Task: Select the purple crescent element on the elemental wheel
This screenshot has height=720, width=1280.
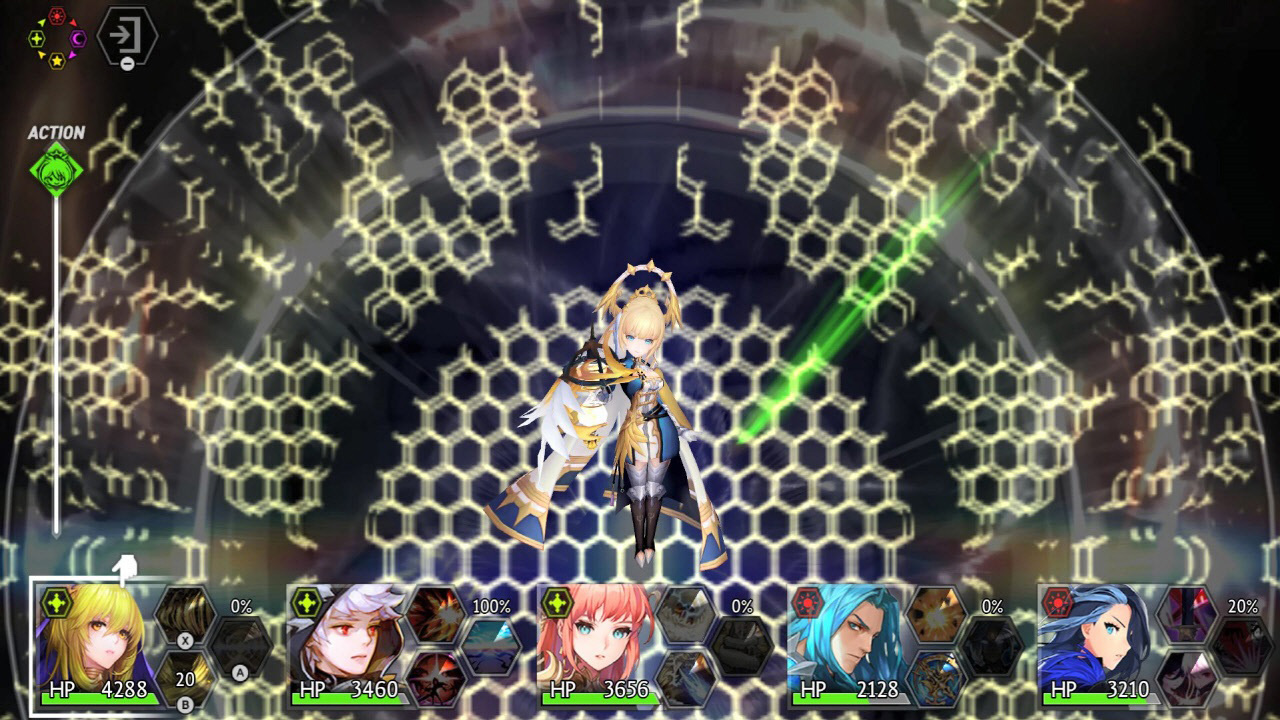Action: point(77,38)
